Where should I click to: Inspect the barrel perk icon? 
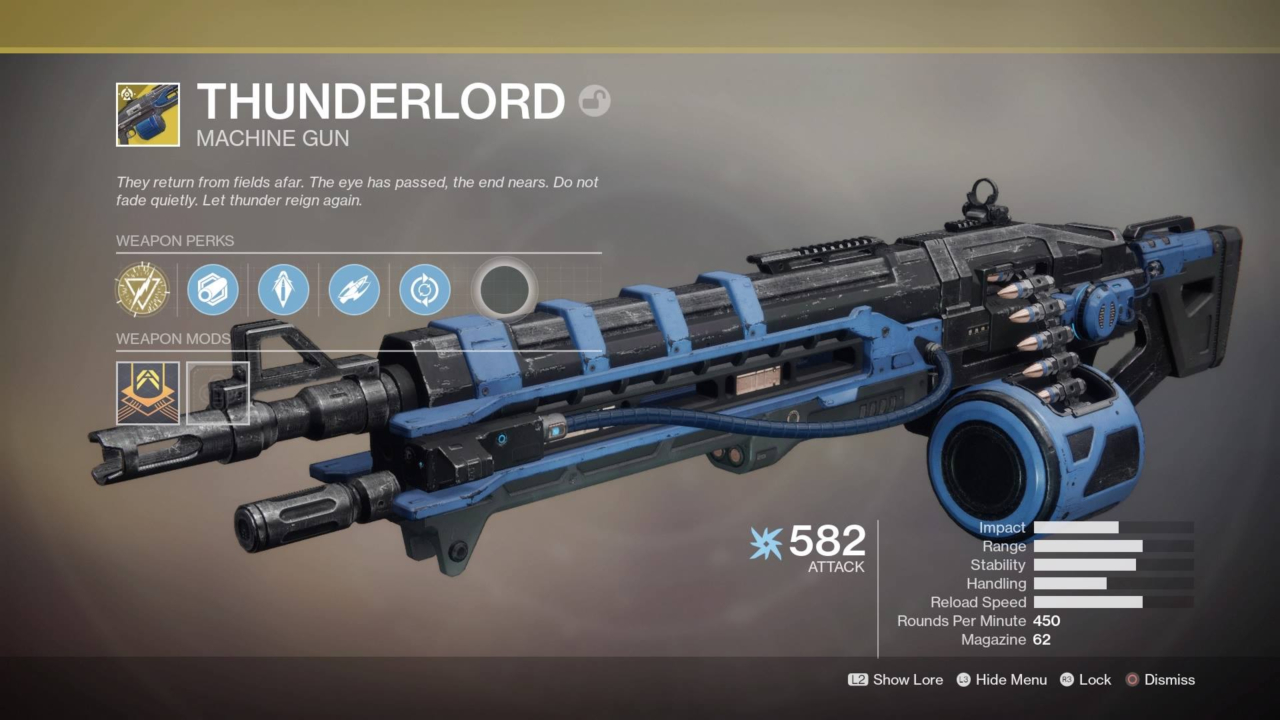pos(213,290)
